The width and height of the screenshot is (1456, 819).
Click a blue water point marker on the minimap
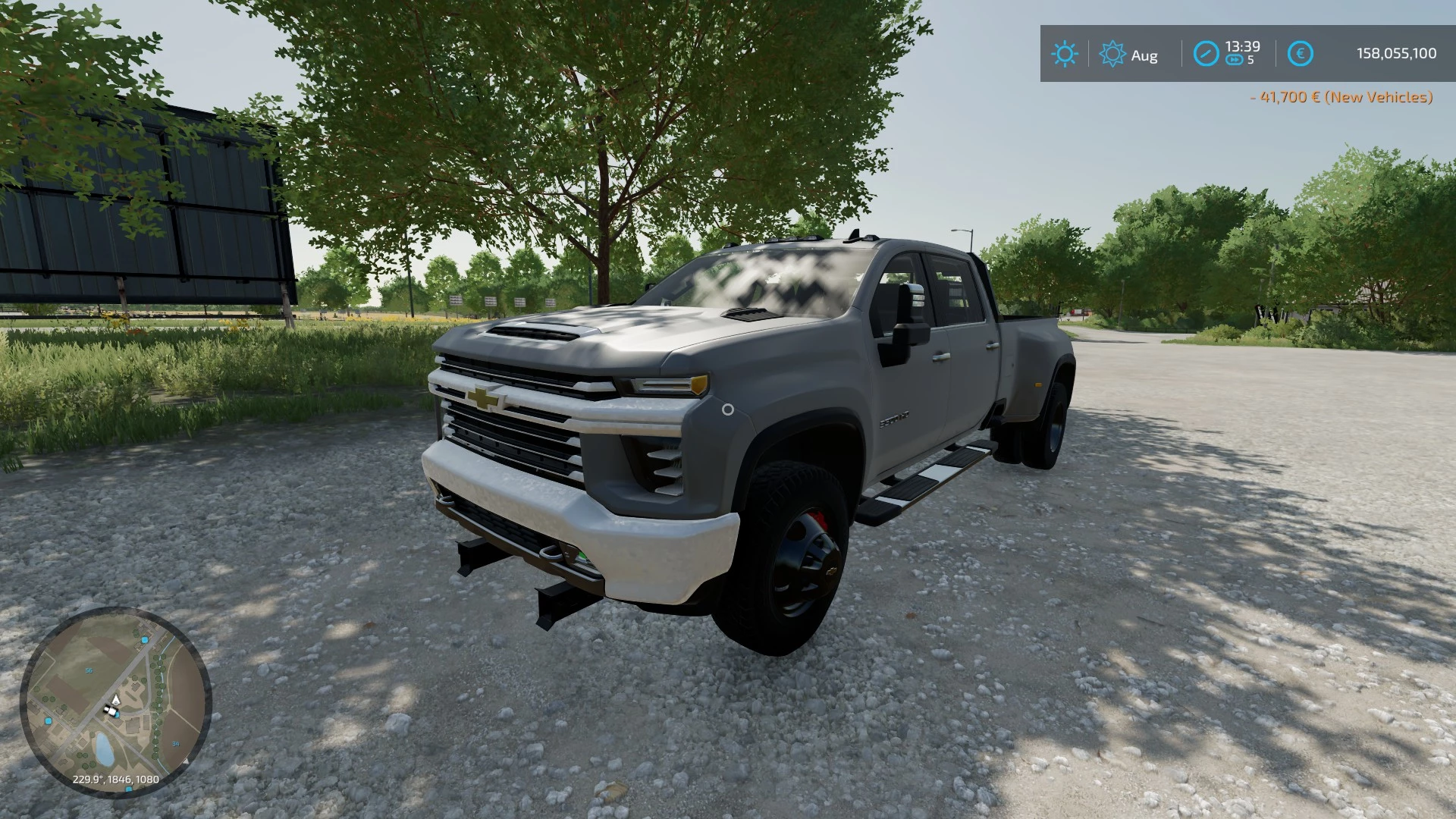pos(144,639)
